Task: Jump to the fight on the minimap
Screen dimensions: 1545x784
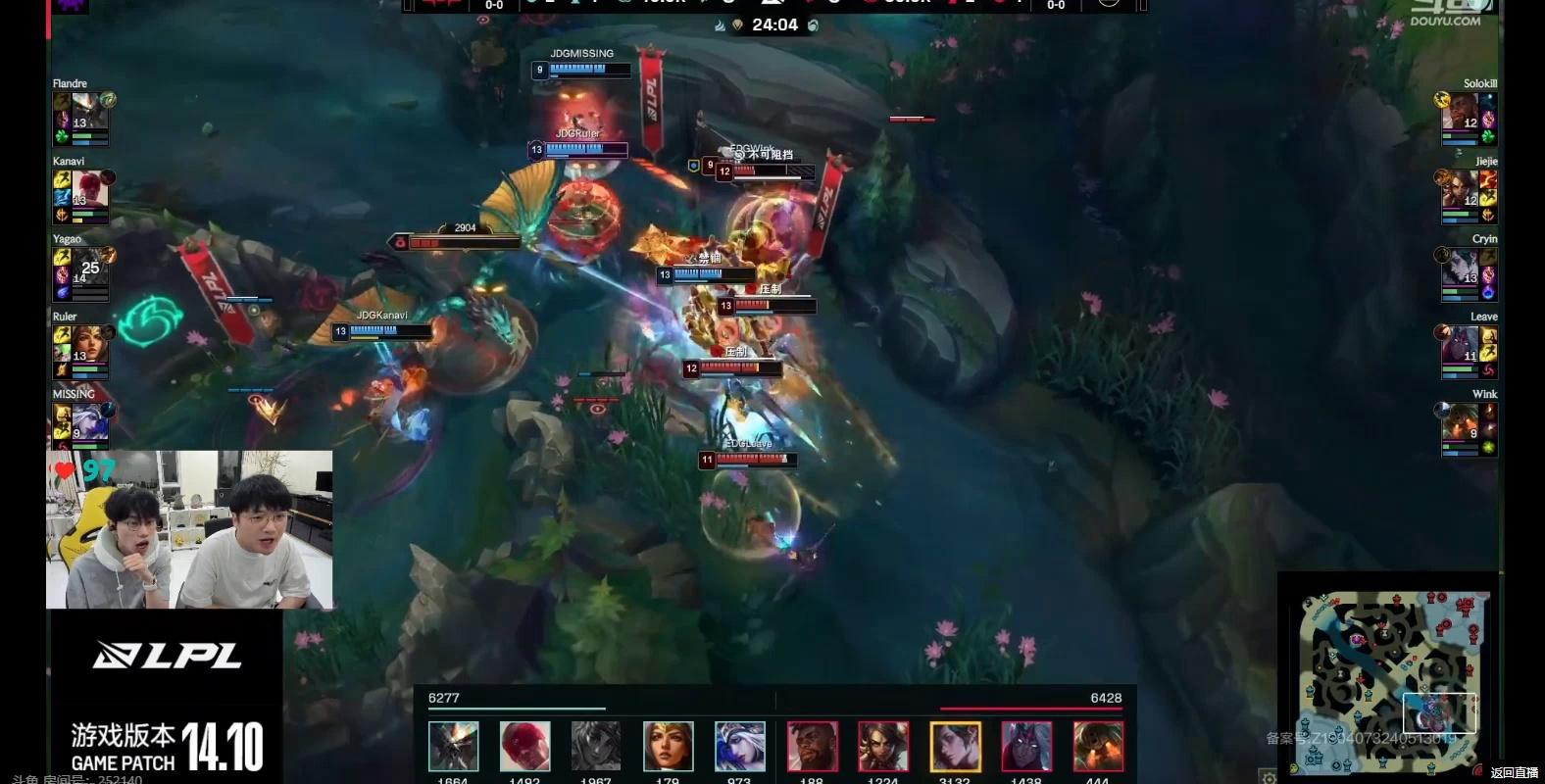Action: pyautogui.click(x=1439, y=712)
